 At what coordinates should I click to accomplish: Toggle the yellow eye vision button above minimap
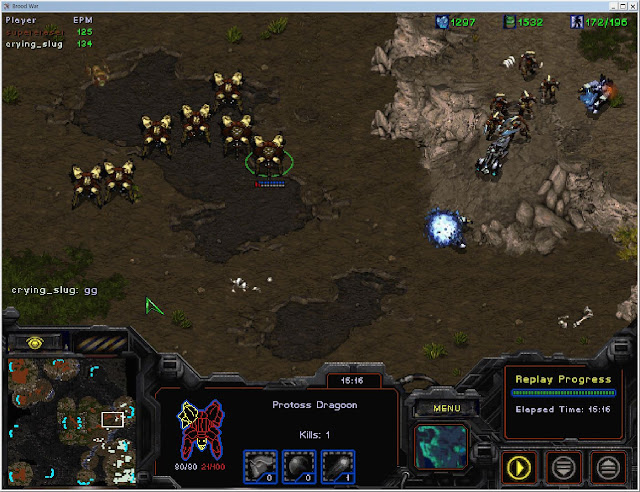pos(35,342)
